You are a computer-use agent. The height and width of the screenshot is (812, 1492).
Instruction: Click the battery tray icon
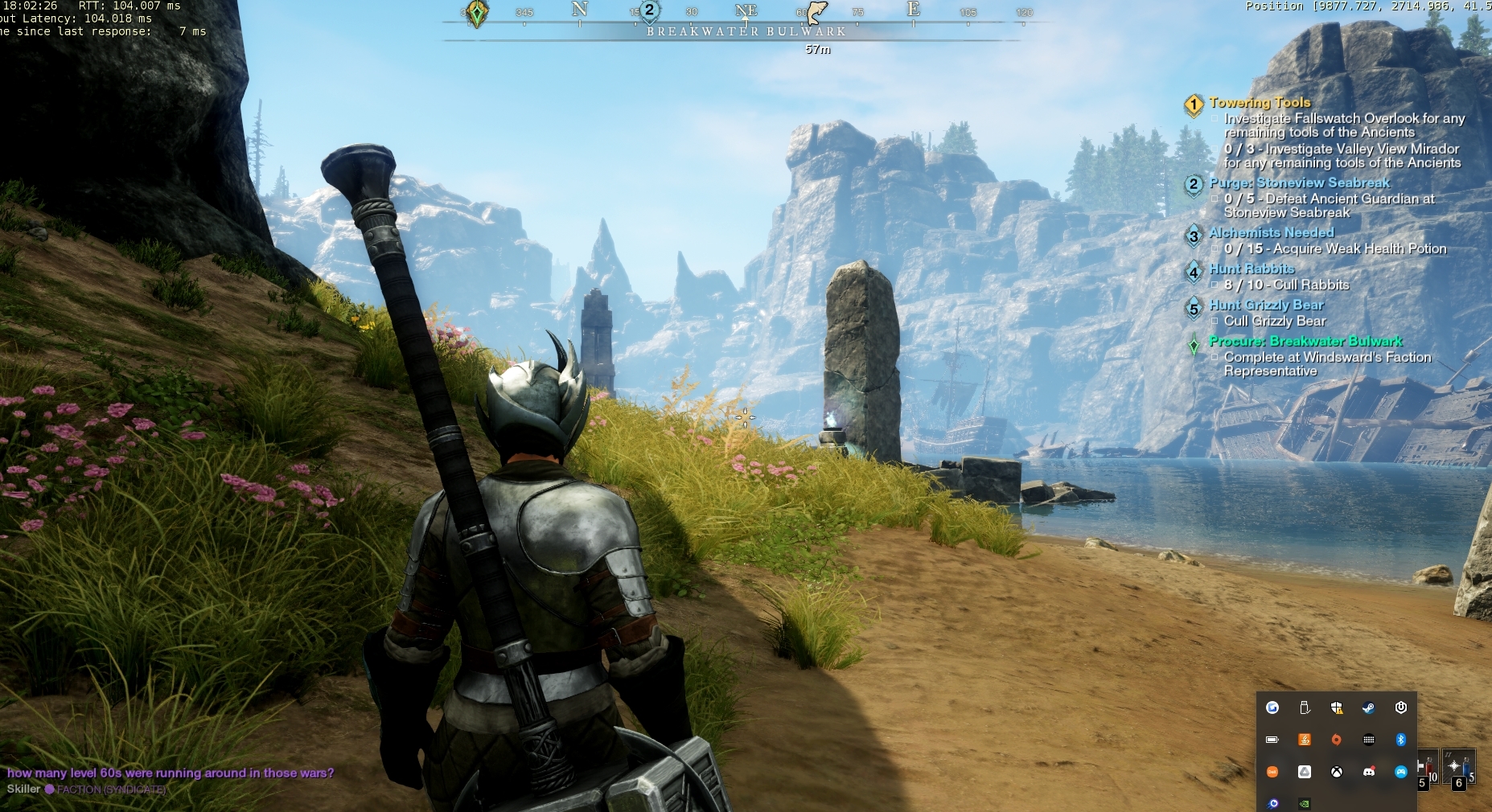[1272, 740]
